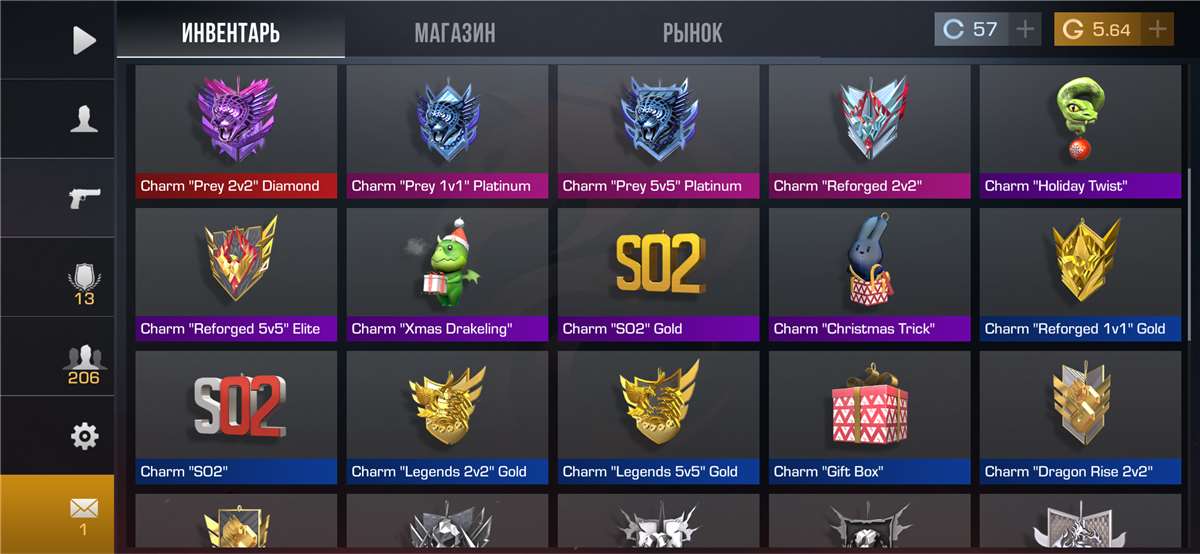
Task: Open the mail envelope inbox
Action: pyautogui.click(x=84, y=514)
